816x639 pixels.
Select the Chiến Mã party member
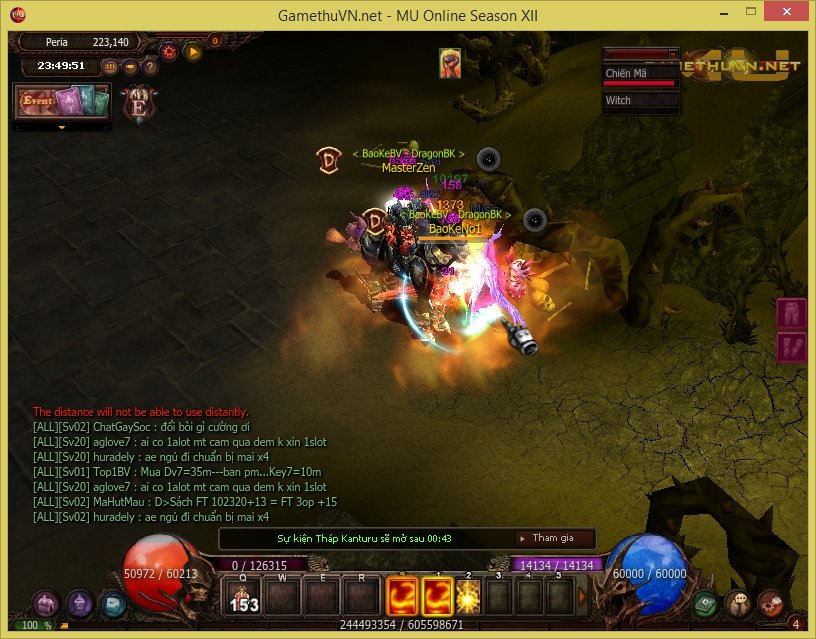(640, 74)
